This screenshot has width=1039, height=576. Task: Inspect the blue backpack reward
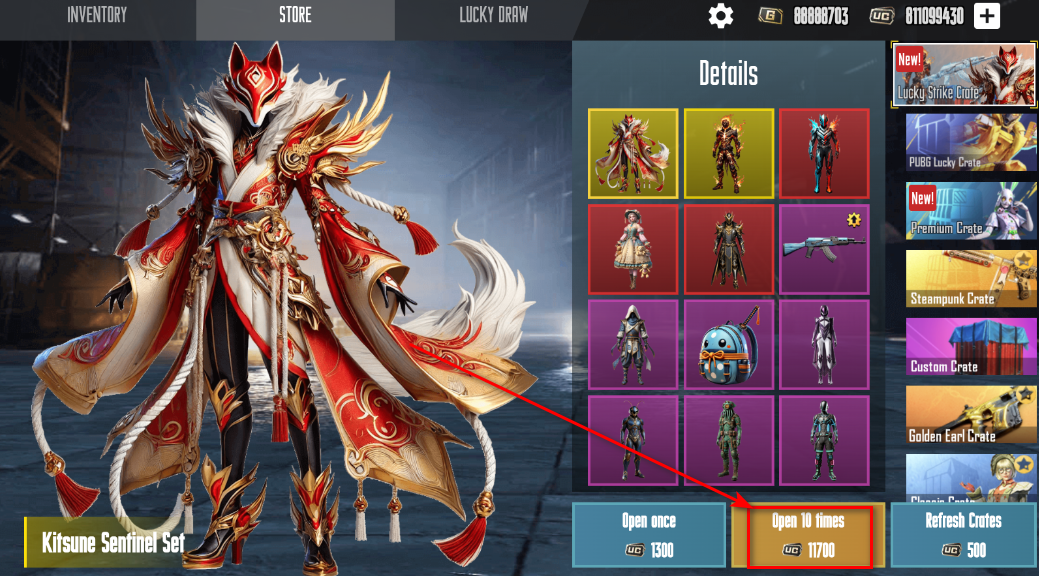click(x=728, y=345)
